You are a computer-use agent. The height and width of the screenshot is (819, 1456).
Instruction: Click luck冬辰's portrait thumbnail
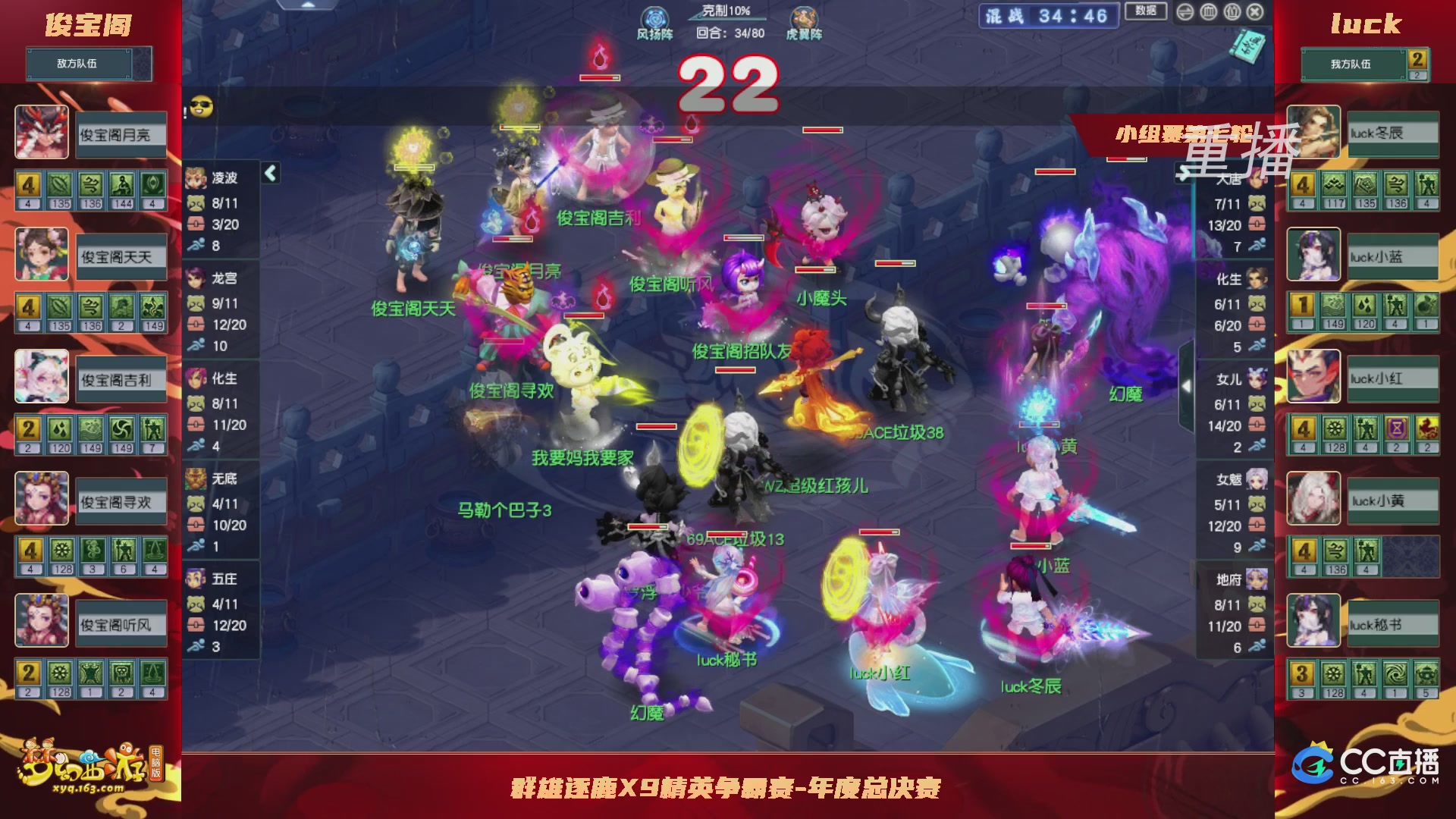(x=1313, y=133)
